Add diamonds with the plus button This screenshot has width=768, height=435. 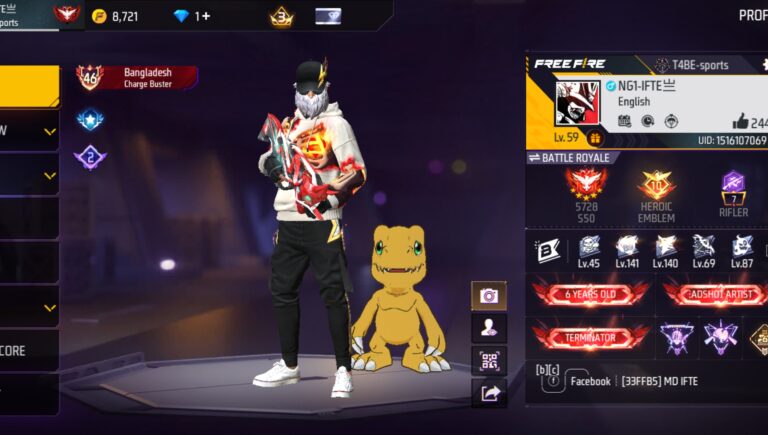pos(206,16)
